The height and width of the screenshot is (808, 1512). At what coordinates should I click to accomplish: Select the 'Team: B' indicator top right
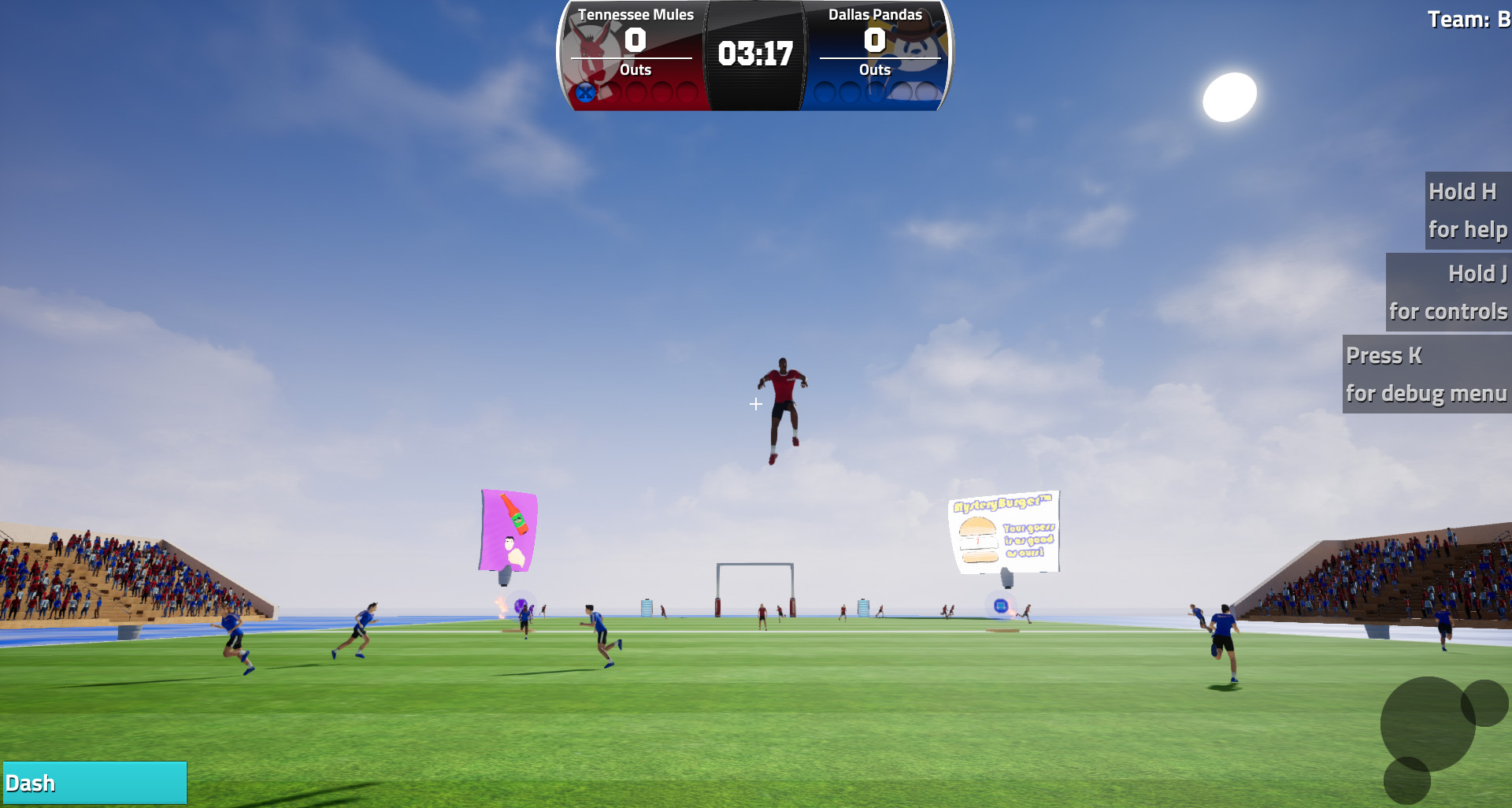tap(1469, 19)
